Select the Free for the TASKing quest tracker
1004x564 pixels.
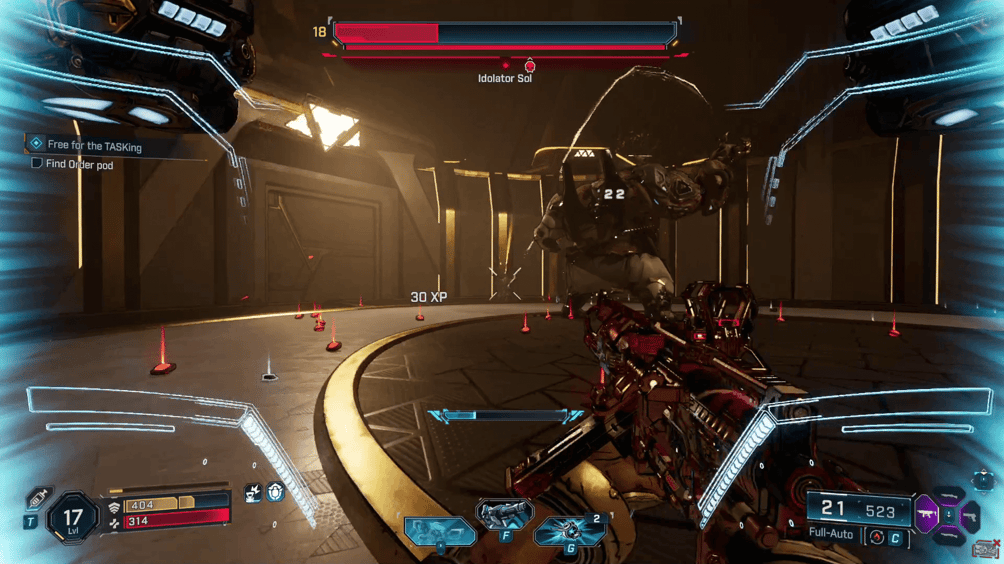93,145
